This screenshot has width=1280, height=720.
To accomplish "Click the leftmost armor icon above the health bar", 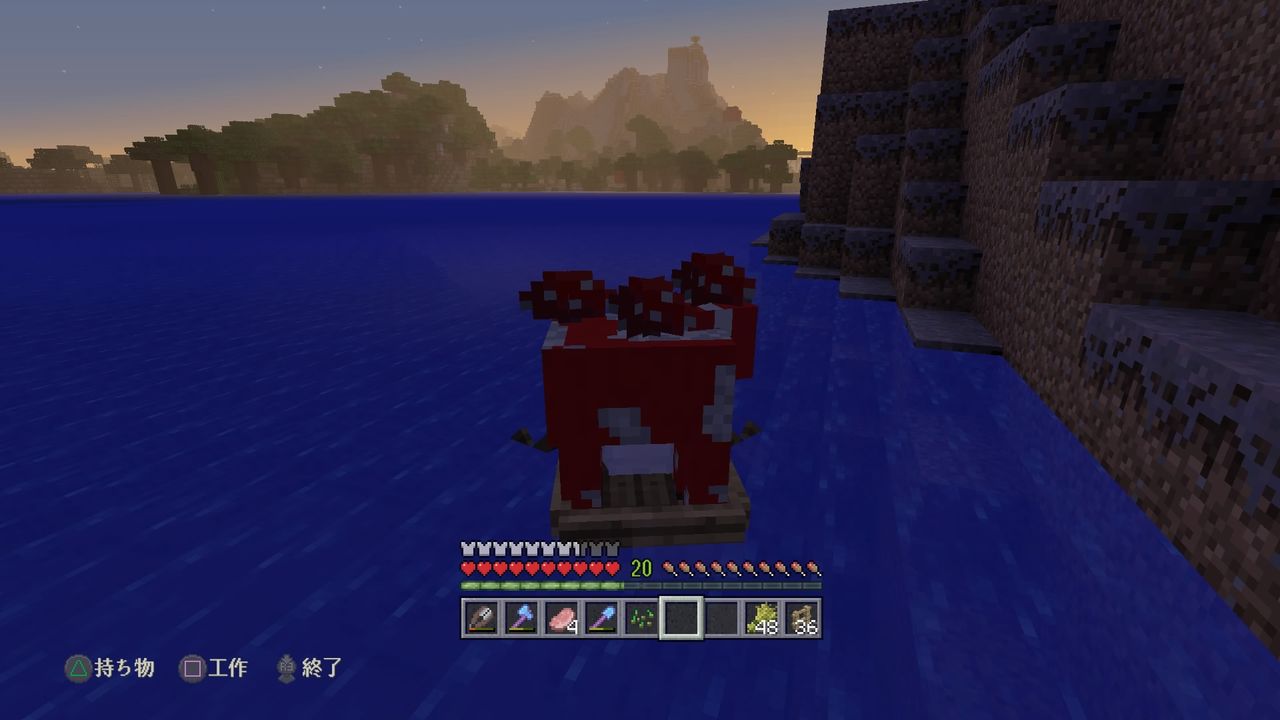I will pos(467,548).
